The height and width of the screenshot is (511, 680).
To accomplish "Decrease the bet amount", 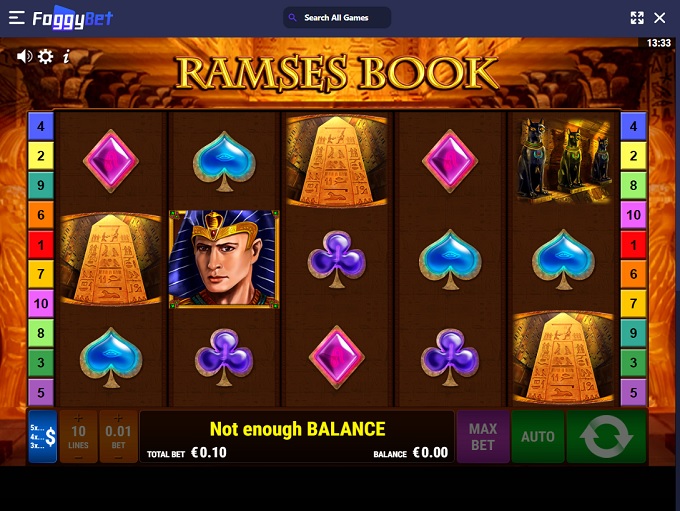I will pyautogui.click(x=118, y=458).
